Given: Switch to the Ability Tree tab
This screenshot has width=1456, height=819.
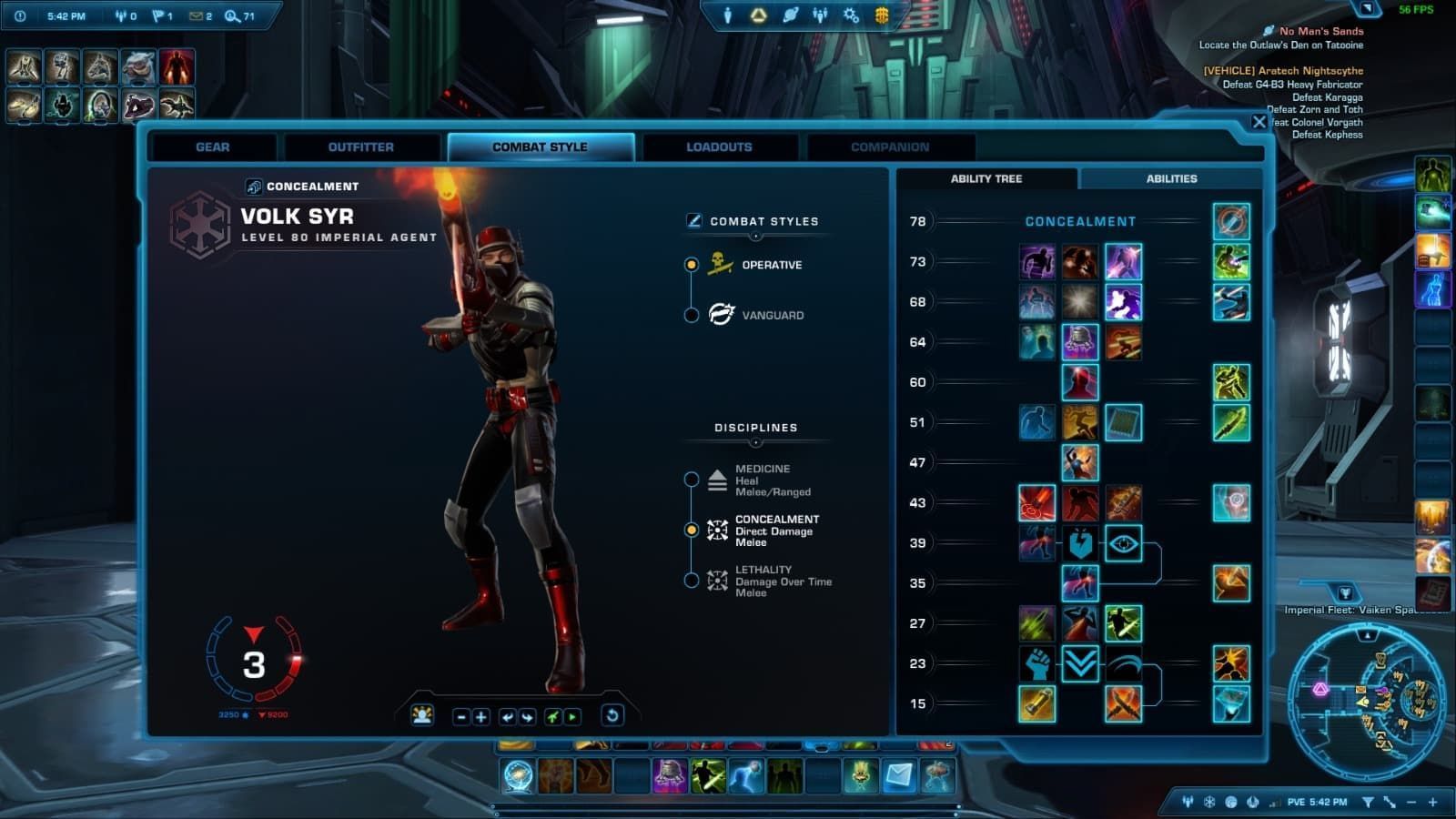Looking at the screenshot, I should 986,178.
